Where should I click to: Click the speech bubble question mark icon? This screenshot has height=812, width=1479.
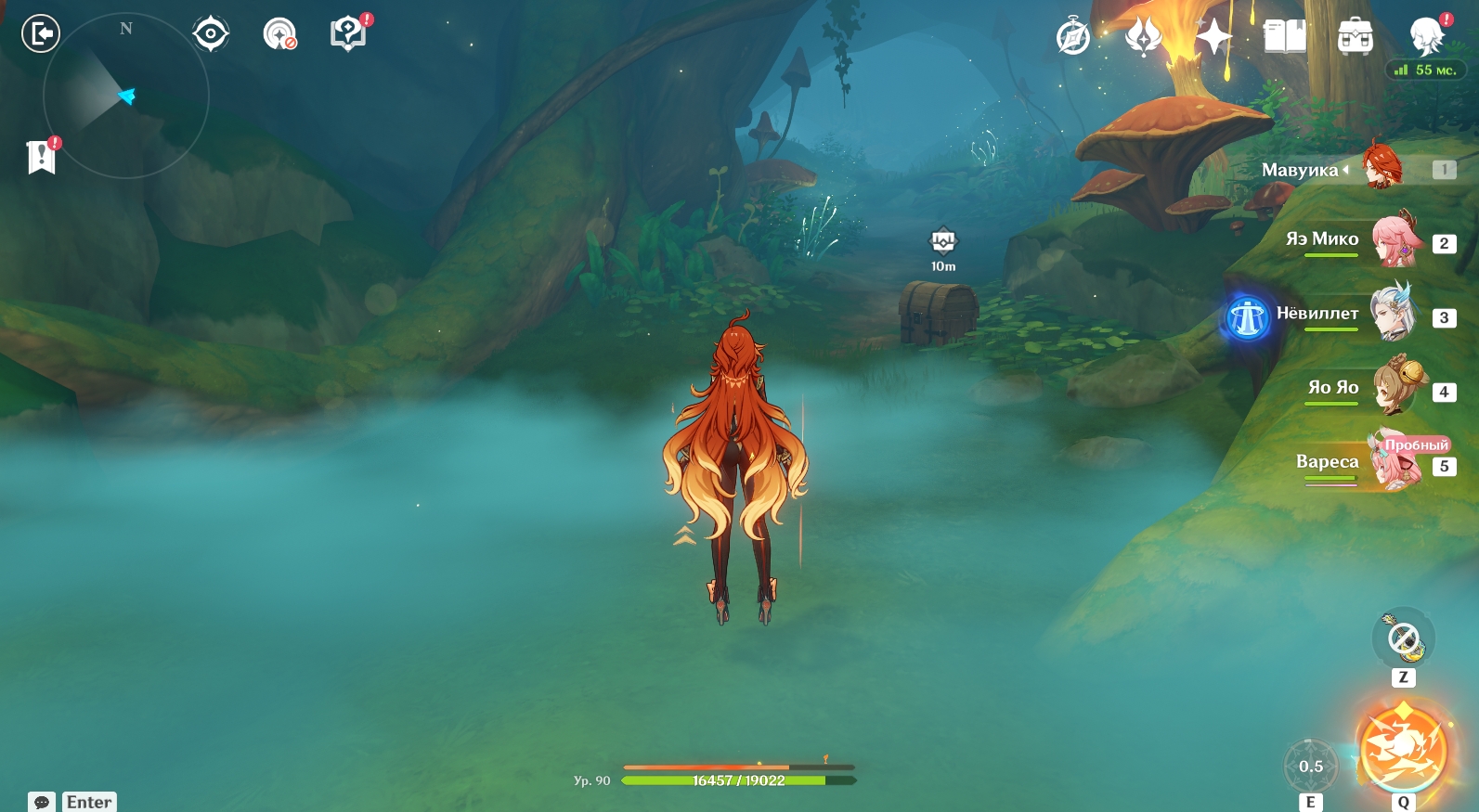pos(348,34)
